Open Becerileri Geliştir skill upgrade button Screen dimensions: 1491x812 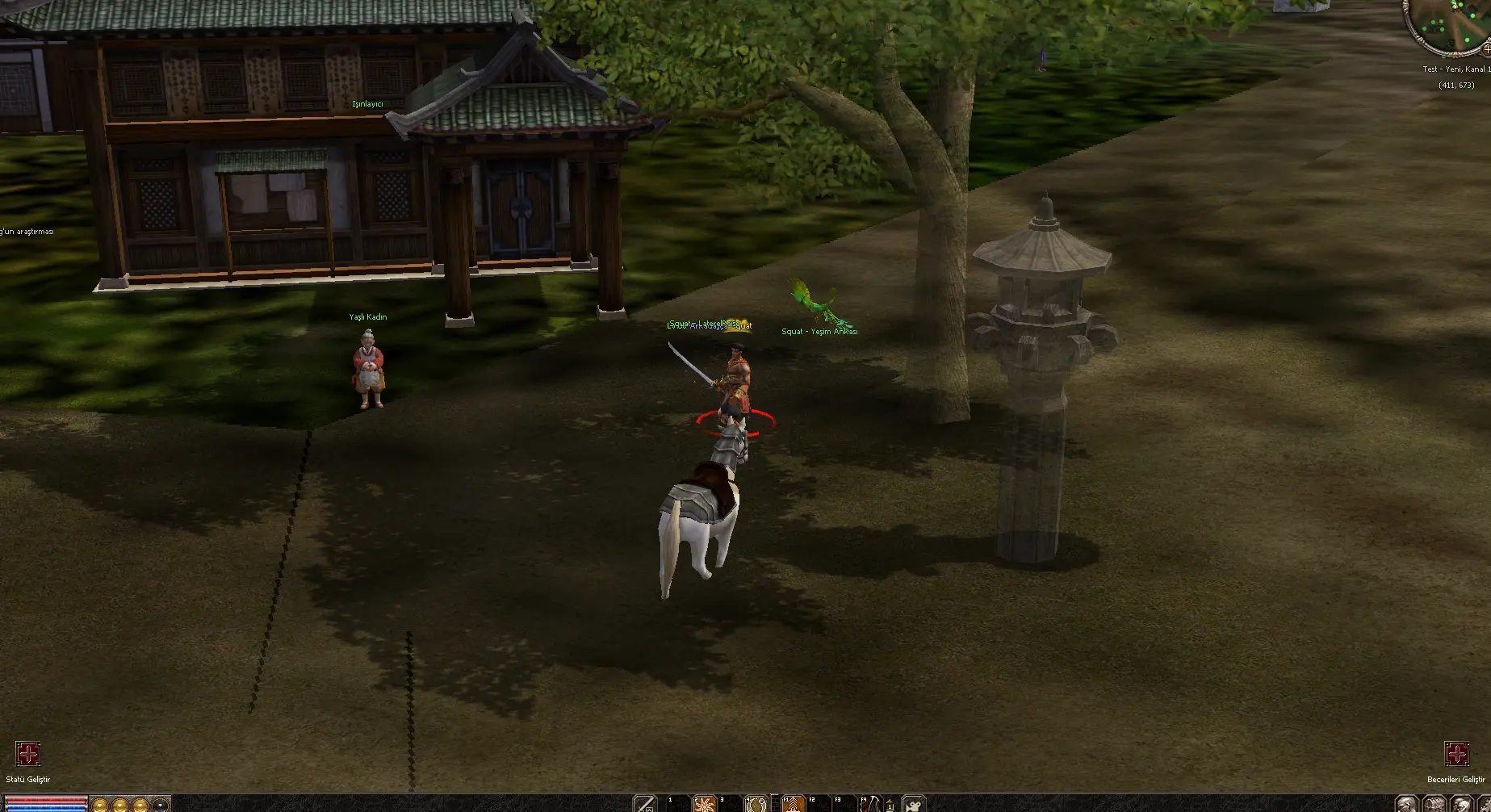pos(1456,755)
